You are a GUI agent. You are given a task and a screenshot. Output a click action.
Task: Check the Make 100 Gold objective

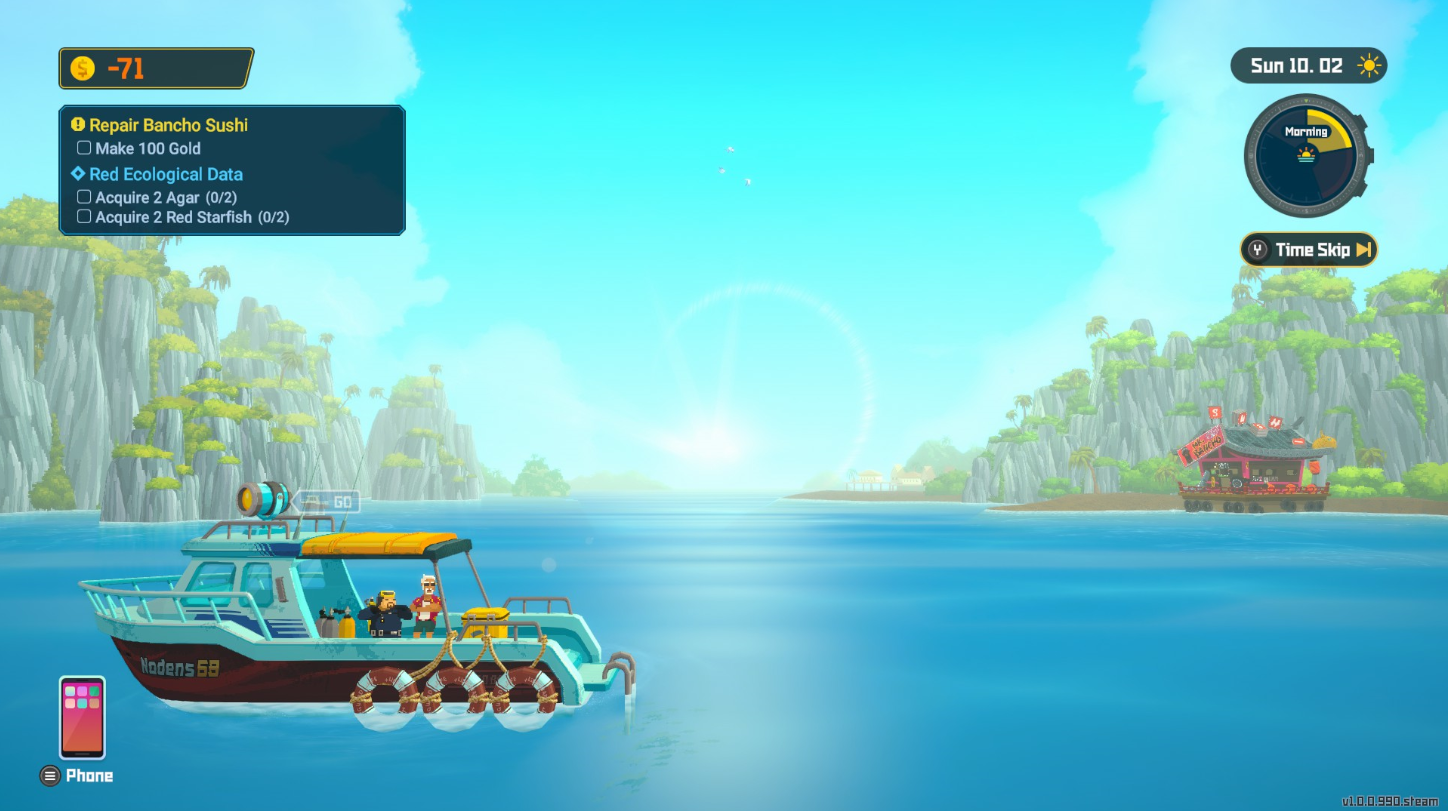[84, 147]
